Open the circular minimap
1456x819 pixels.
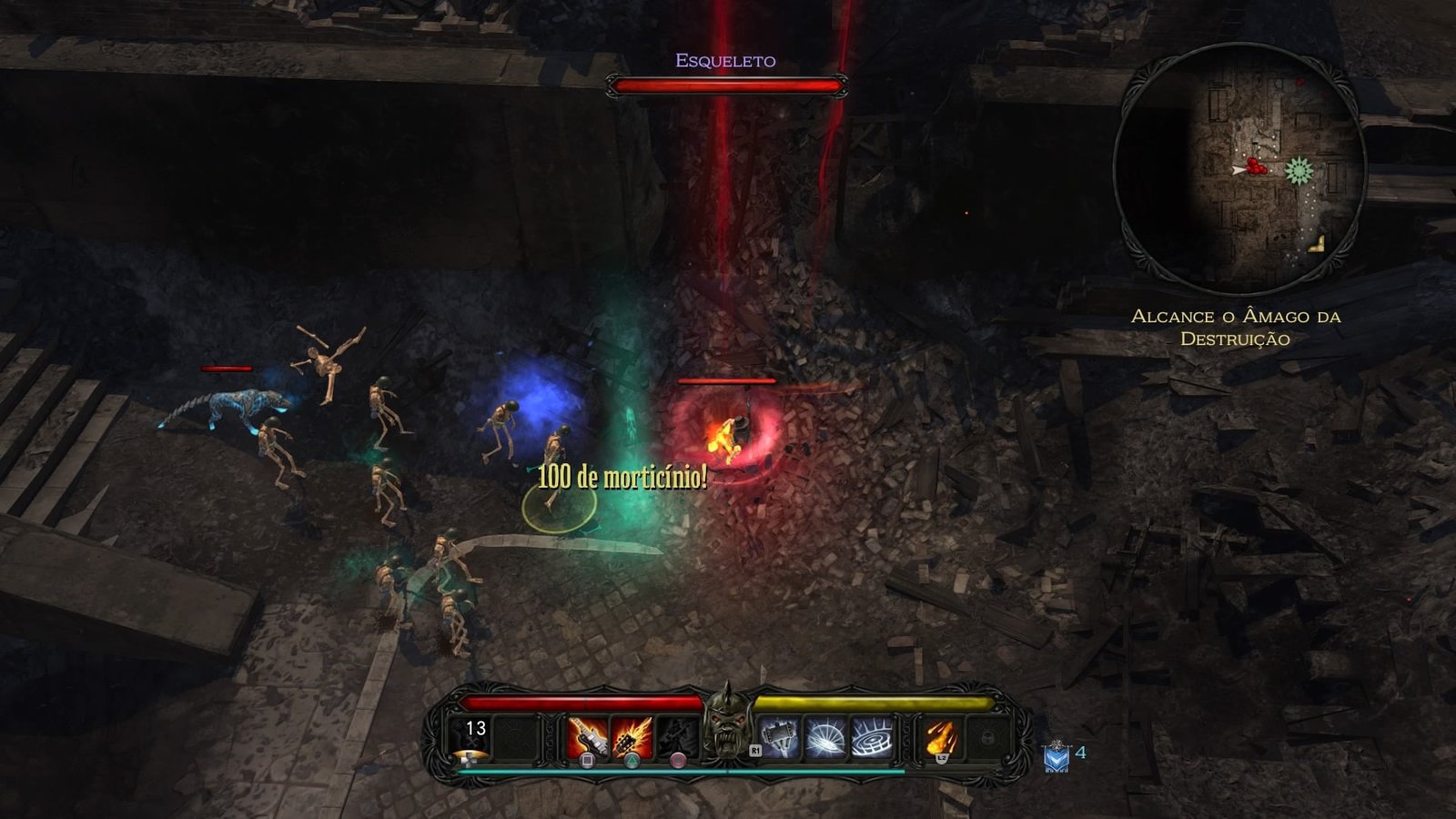click(x=1239, y=168)
